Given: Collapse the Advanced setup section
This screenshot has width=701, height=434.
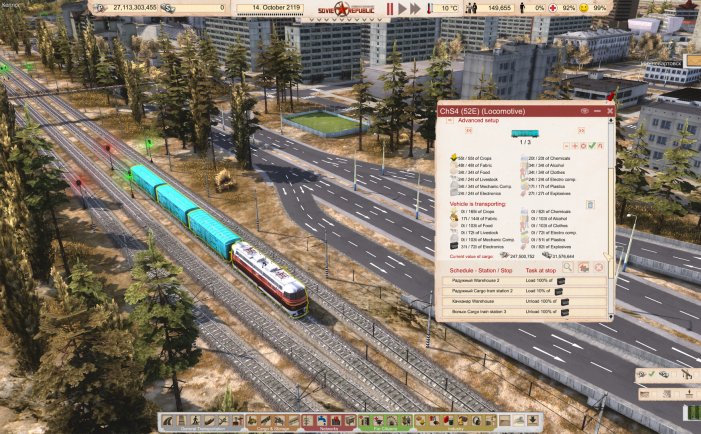Looking at the screenshot, I should pos(451,120).
